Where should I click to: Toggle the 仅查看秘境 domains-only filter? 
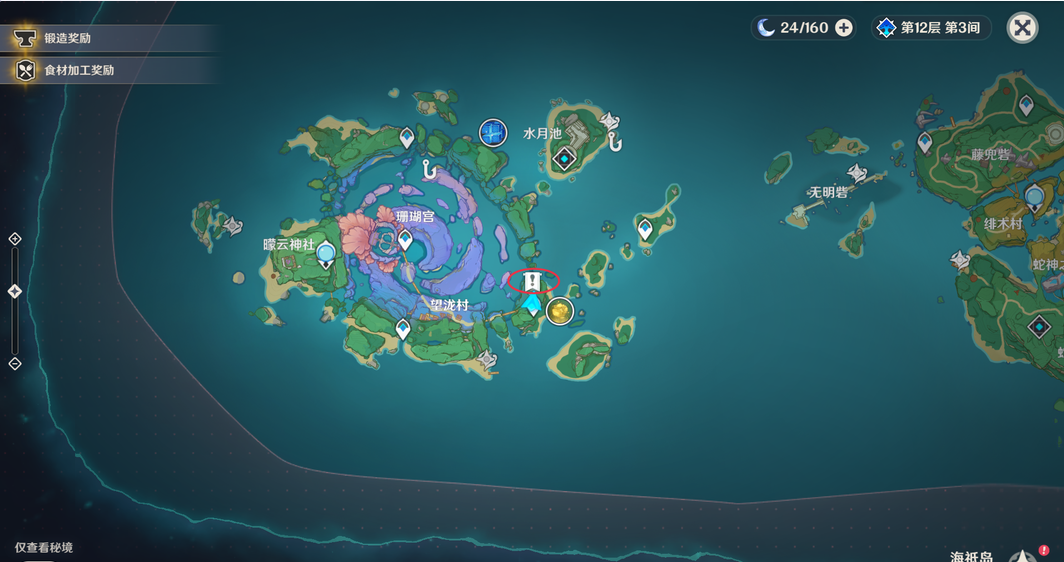44,548
